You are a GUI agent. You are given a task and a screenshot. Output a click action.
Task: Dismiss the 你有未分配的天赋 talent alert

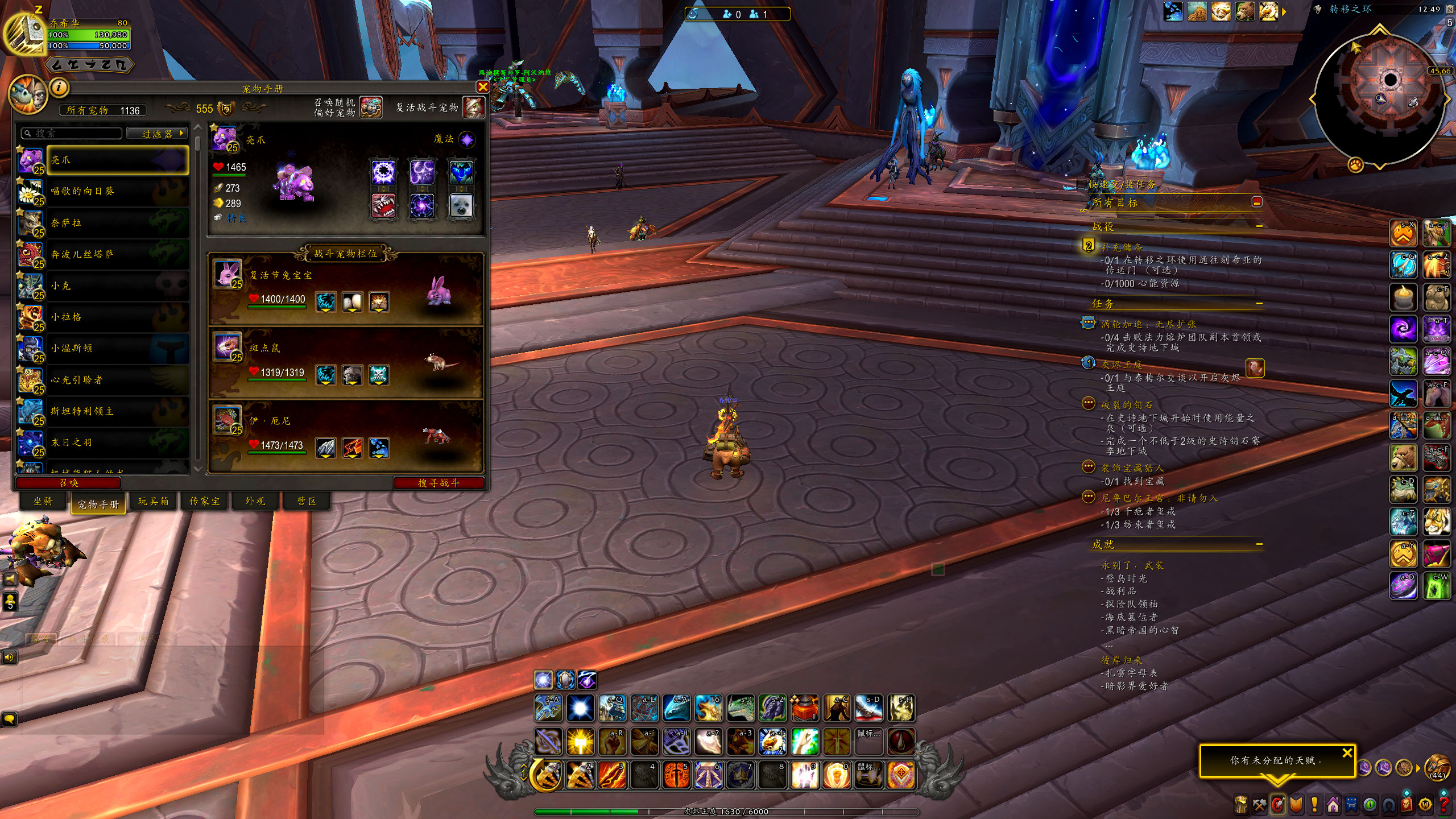1347,753
